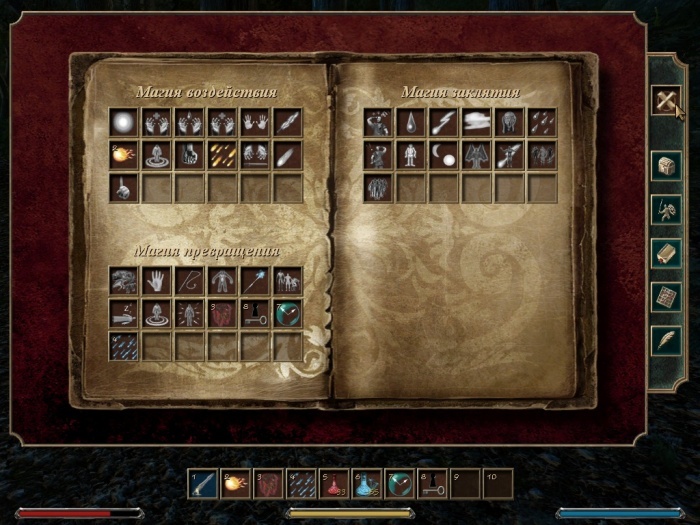The width and height of the screenshot is (700, 525).
Task: Use the blue potion in hotbar slot 6
Action: point(367,484)
